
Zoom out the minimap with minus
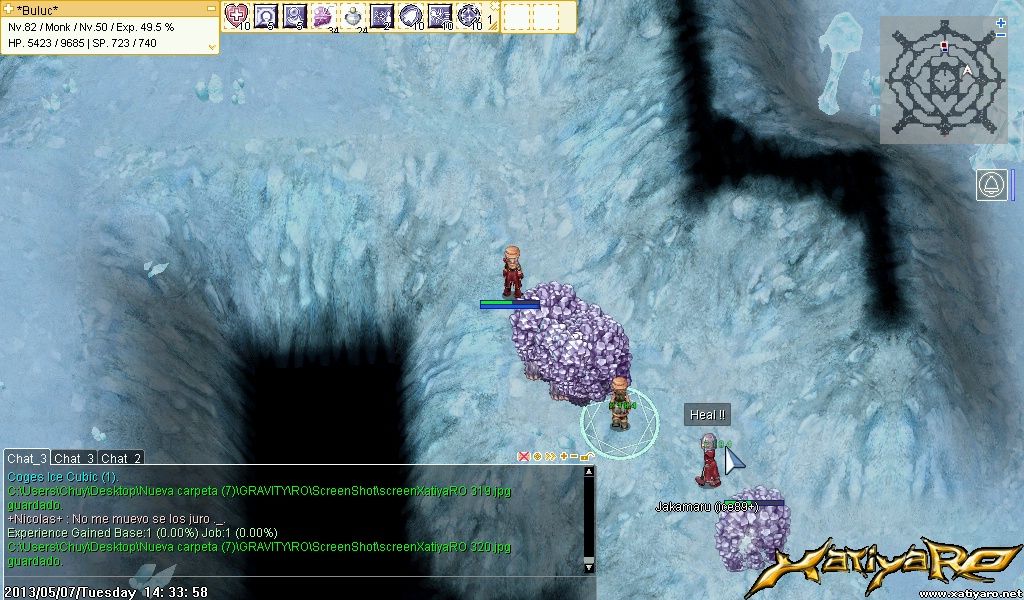1001,35
